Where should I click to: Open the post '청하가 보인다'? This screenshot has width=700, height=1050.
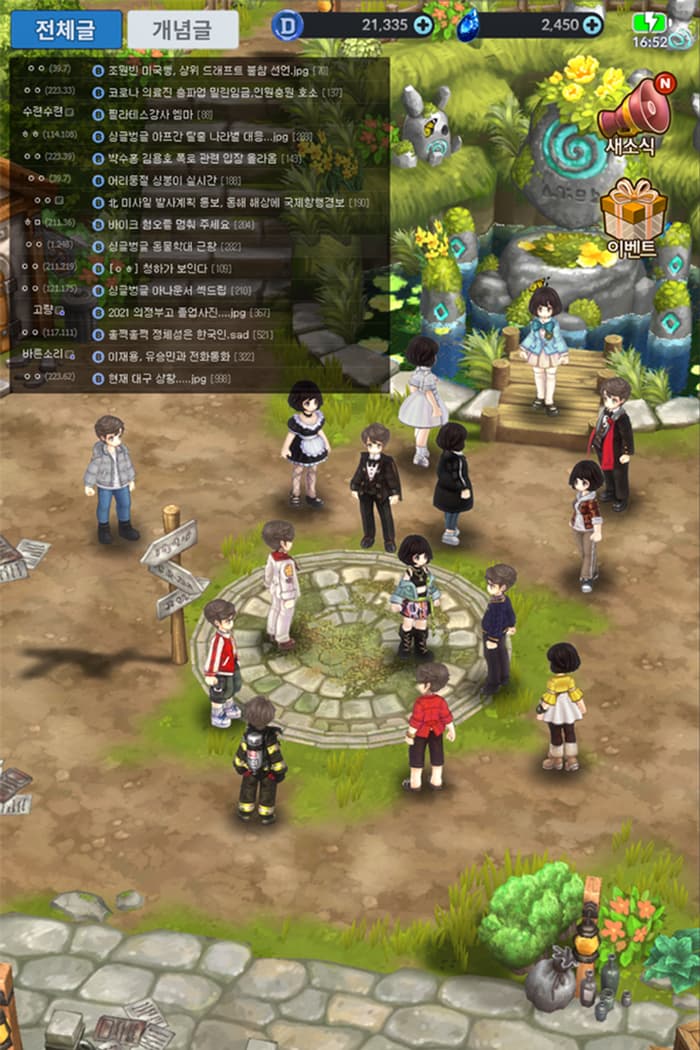(x=160, y=268)
